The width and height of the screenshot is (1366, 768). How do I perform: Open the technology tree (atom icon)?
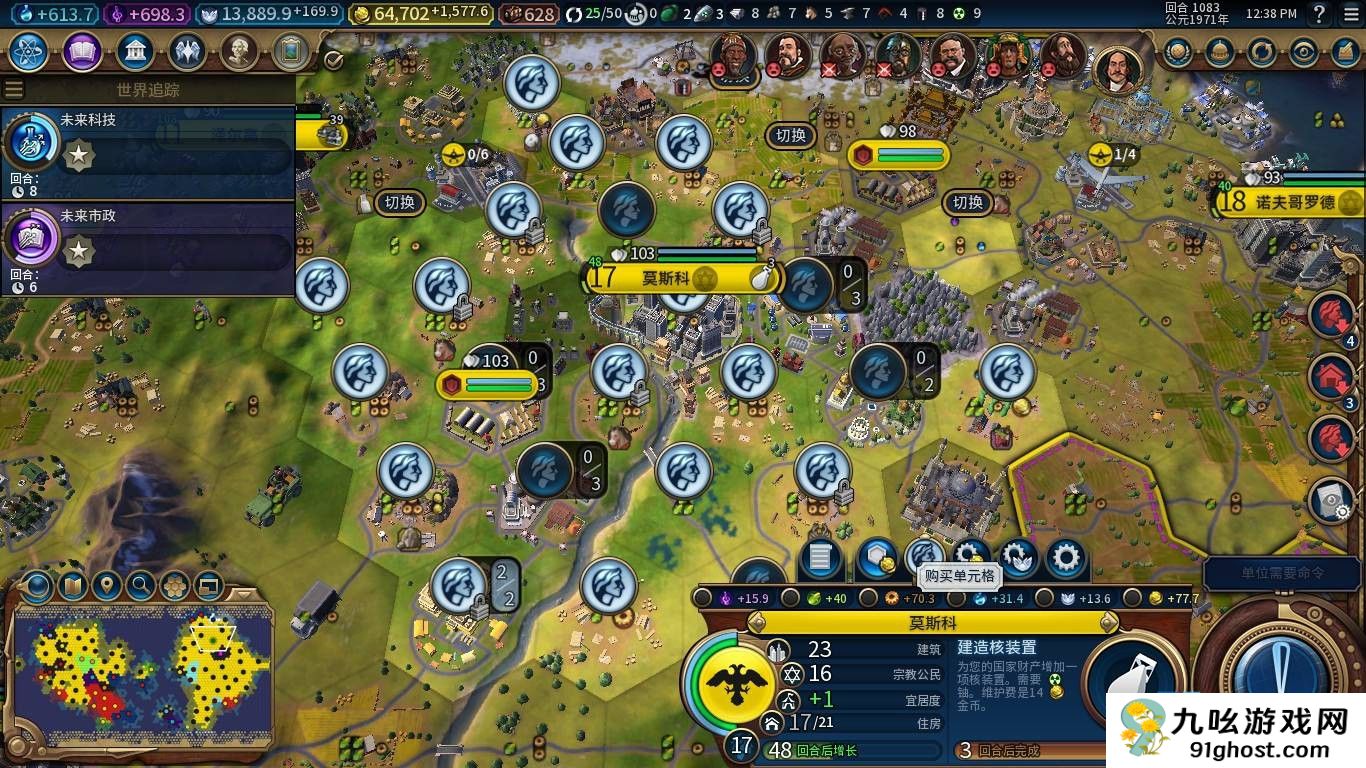click(30, 51)
